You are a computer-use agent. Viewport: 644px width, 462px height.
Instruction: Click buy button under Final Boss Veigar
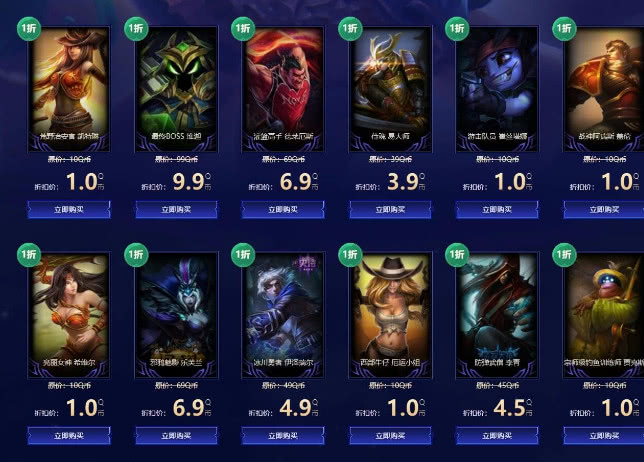(x=175, y=210)
